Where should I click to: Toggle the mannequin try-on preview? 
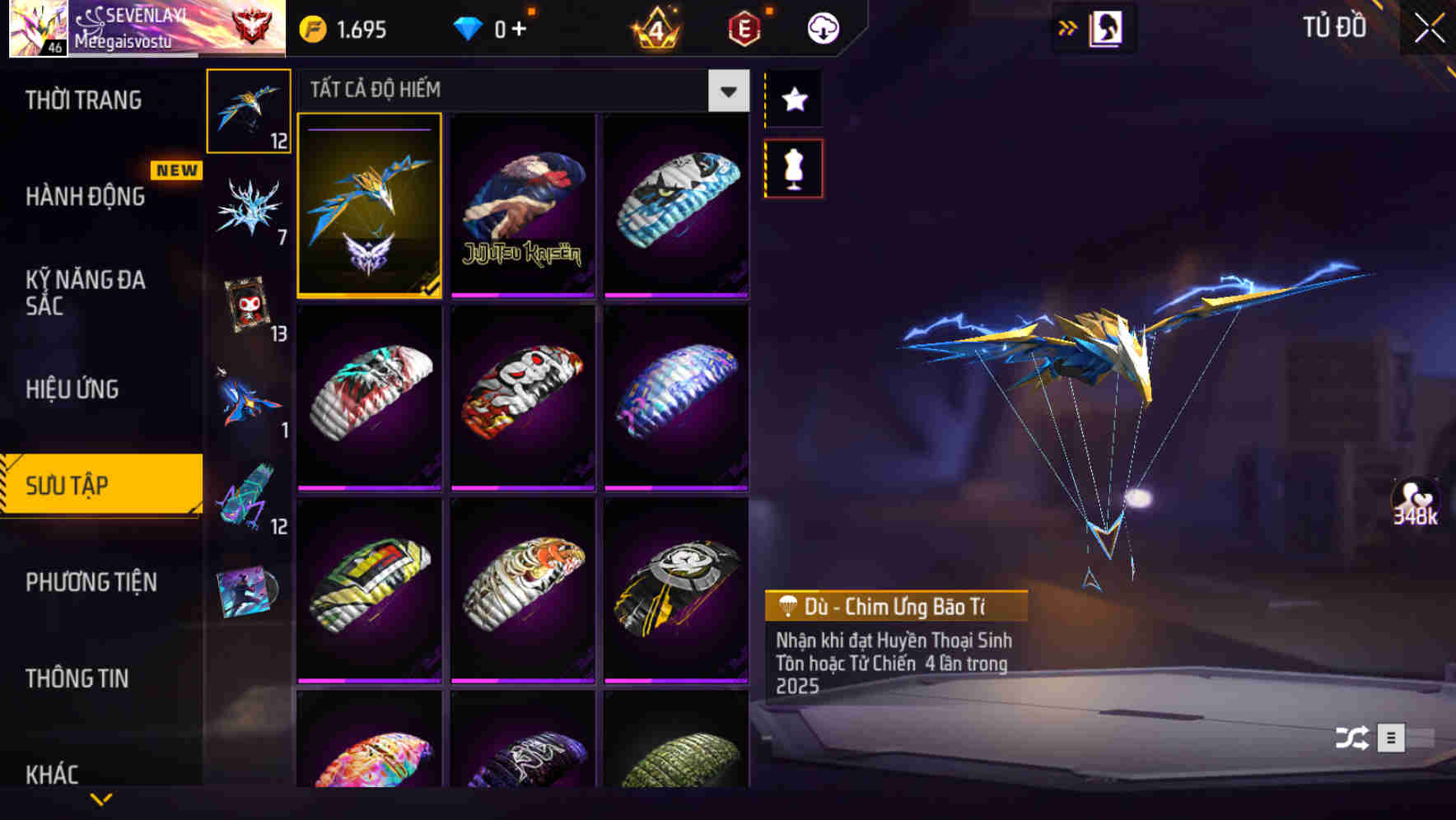click(x=794, y=166)
